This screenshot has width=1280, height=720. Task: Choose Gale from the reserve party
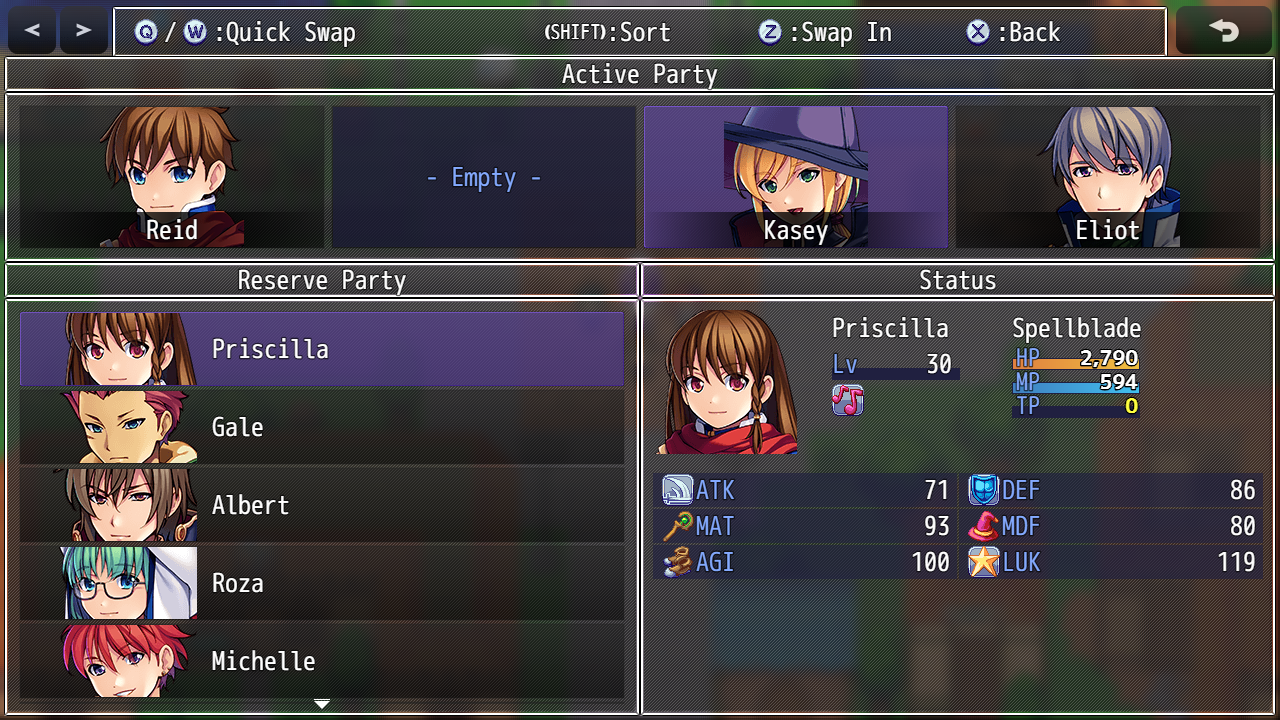click(321, 427)
